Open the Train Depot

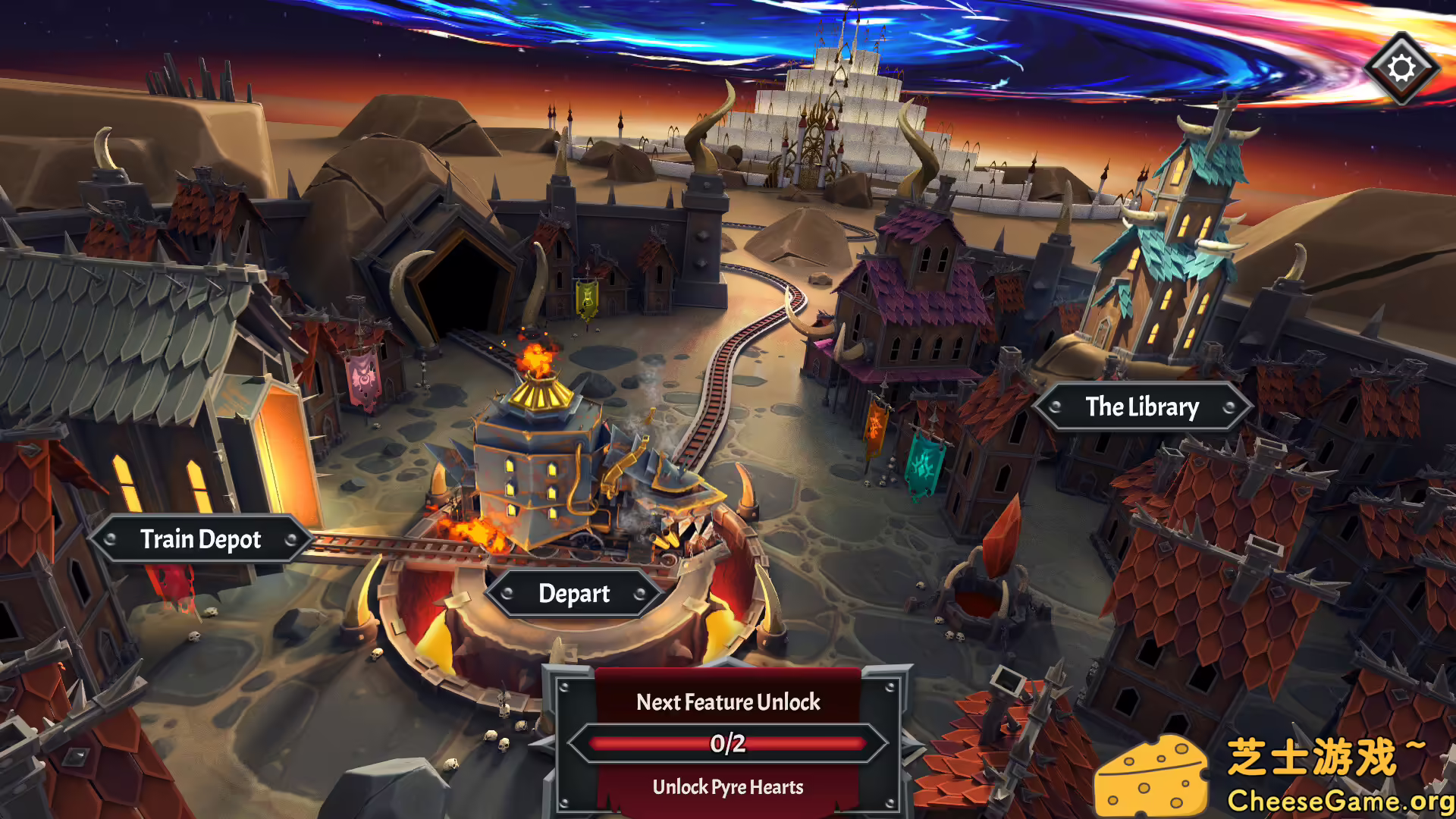201,539
